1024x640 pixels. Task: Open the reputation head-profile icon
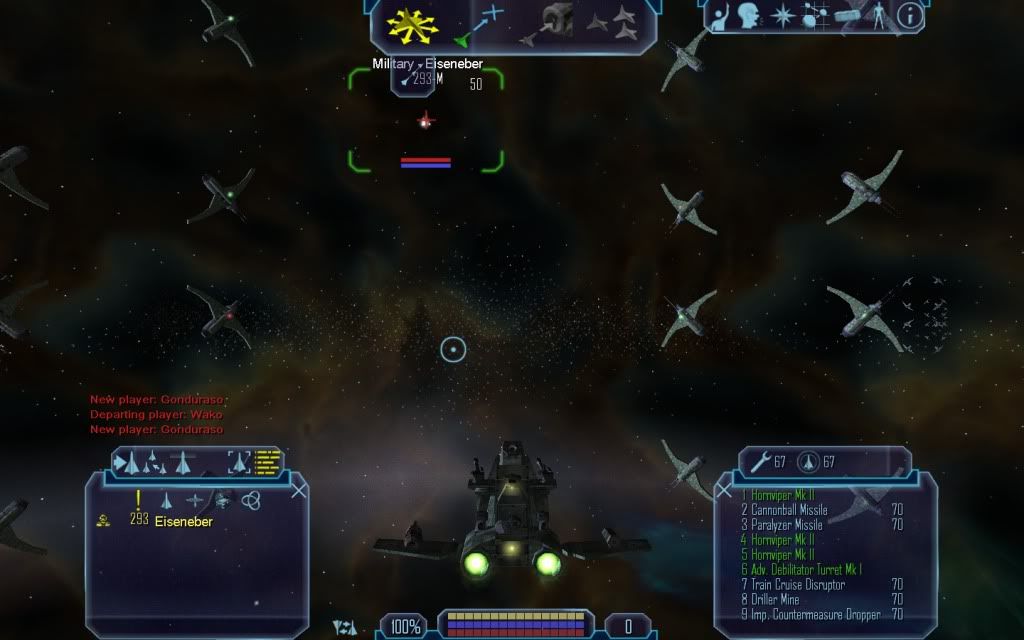point(748,16)
